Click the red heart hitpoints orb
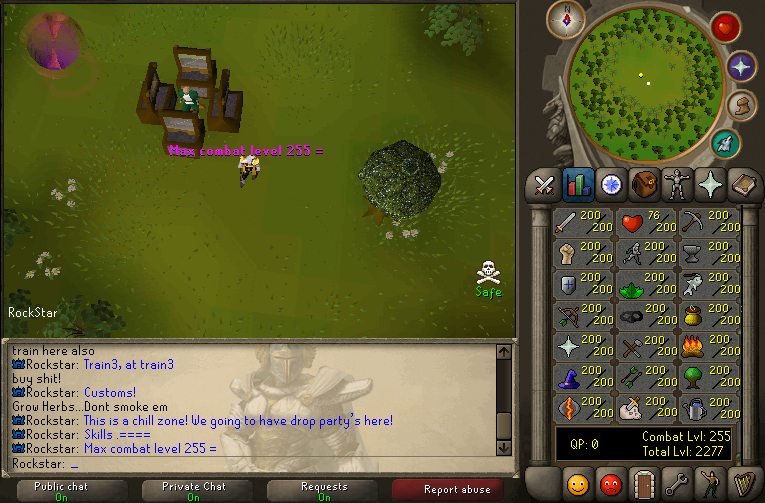 pyautogui.click(x=724, y=28)
